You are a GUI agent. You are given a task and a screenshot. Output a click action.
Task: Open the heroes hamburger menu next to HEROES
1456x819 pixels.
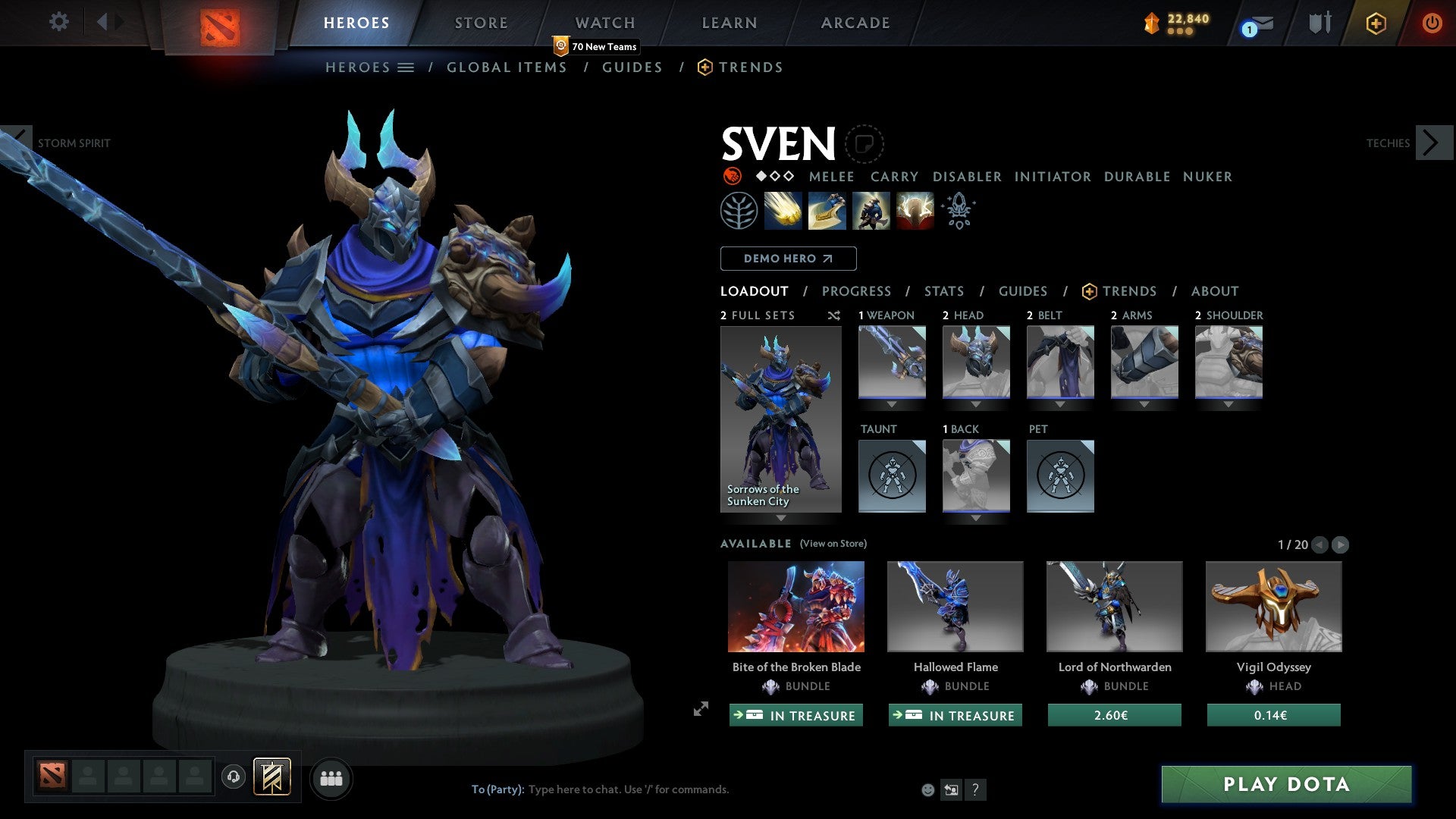[407, 67]
